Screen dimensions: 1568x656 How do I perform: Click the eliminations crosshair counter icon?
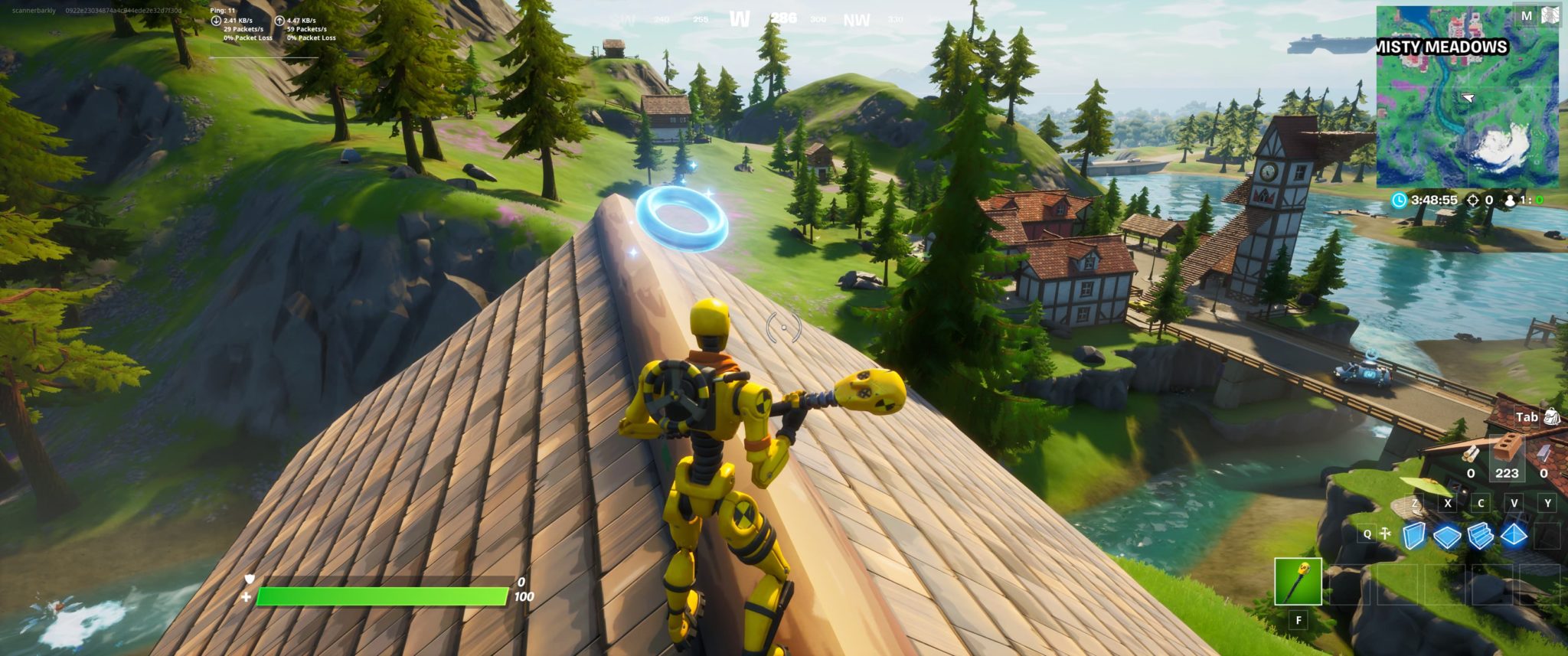1472,200
